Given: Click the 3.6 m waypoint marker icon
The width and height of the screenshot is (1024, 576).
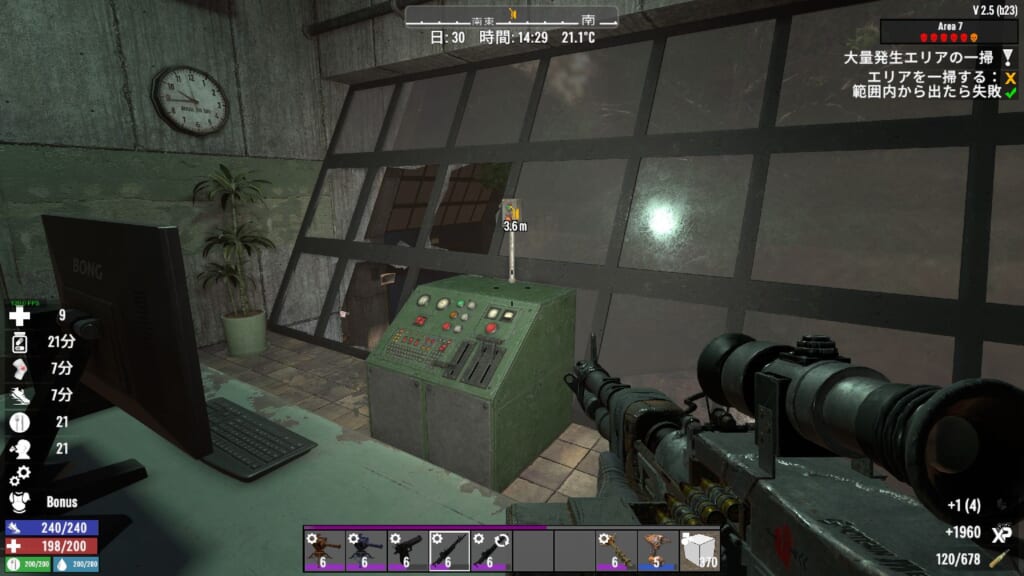Looking at the screenshot, I should pyautogui.click(x=514, y=210).
